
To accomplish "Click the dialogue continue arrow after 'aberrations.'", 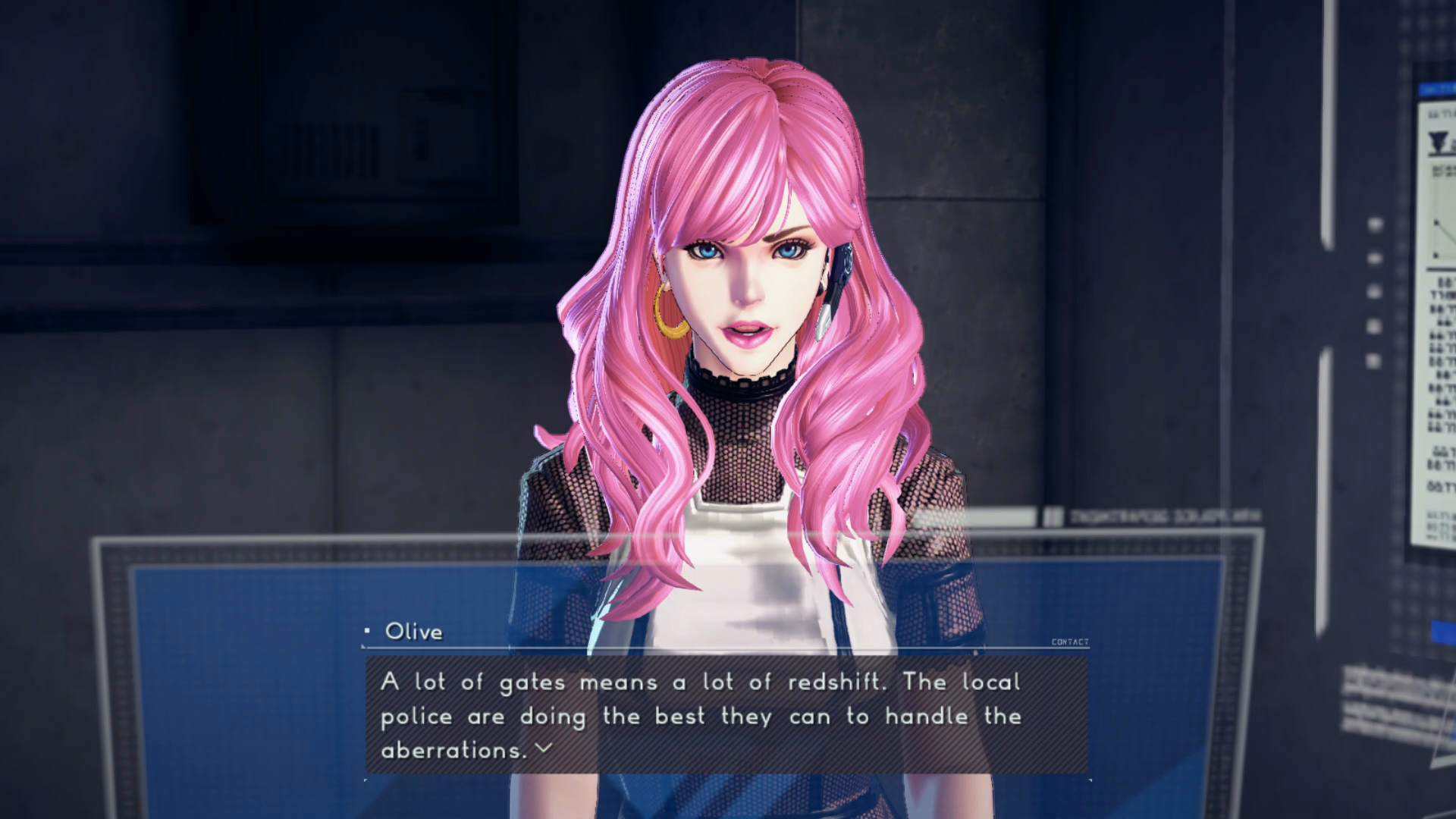I will click(543, 748).
